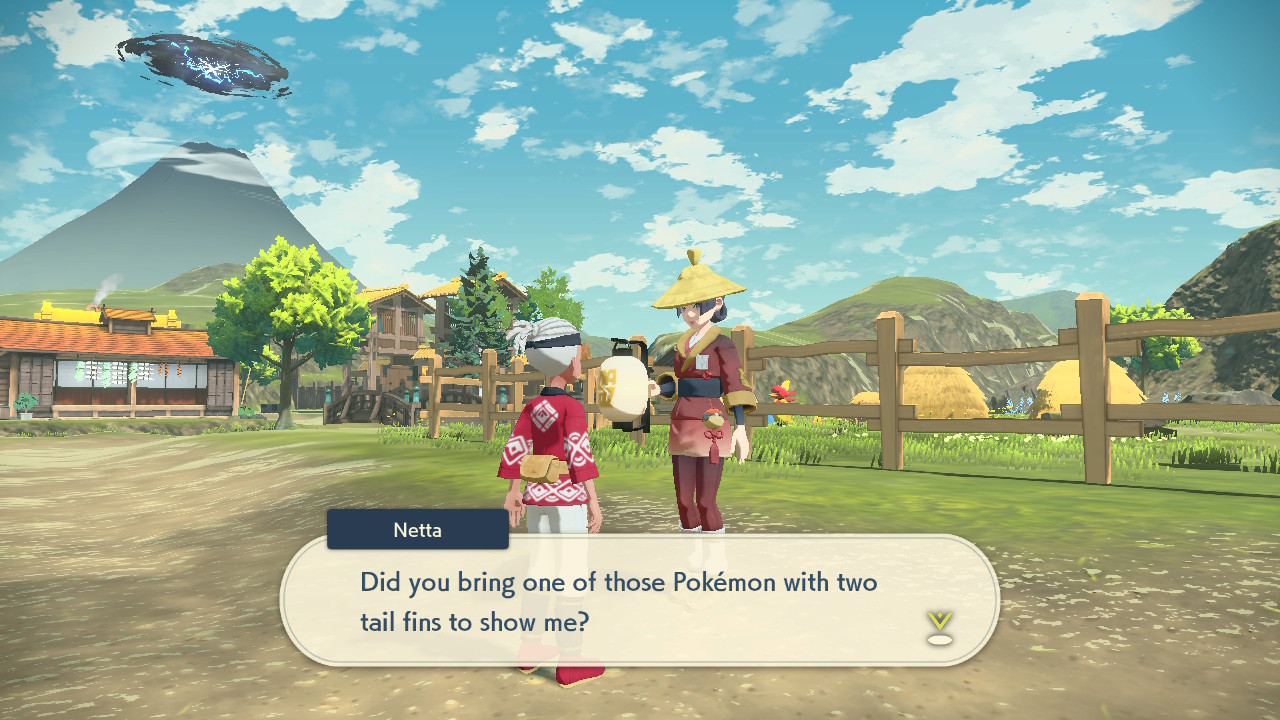The width and height of the screenshot is (1280, 720).
Task: Select the red Pokémon near the fence
Action: click(782, 392)
